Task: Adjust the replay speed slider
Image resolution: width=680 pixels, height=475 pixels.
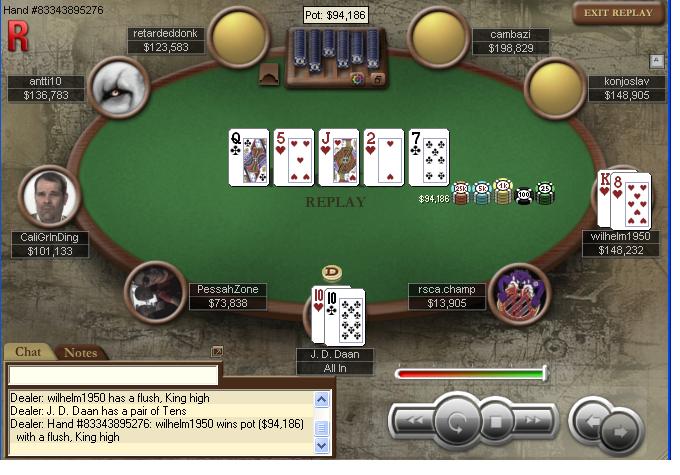Action: click(x=471, y=374)
